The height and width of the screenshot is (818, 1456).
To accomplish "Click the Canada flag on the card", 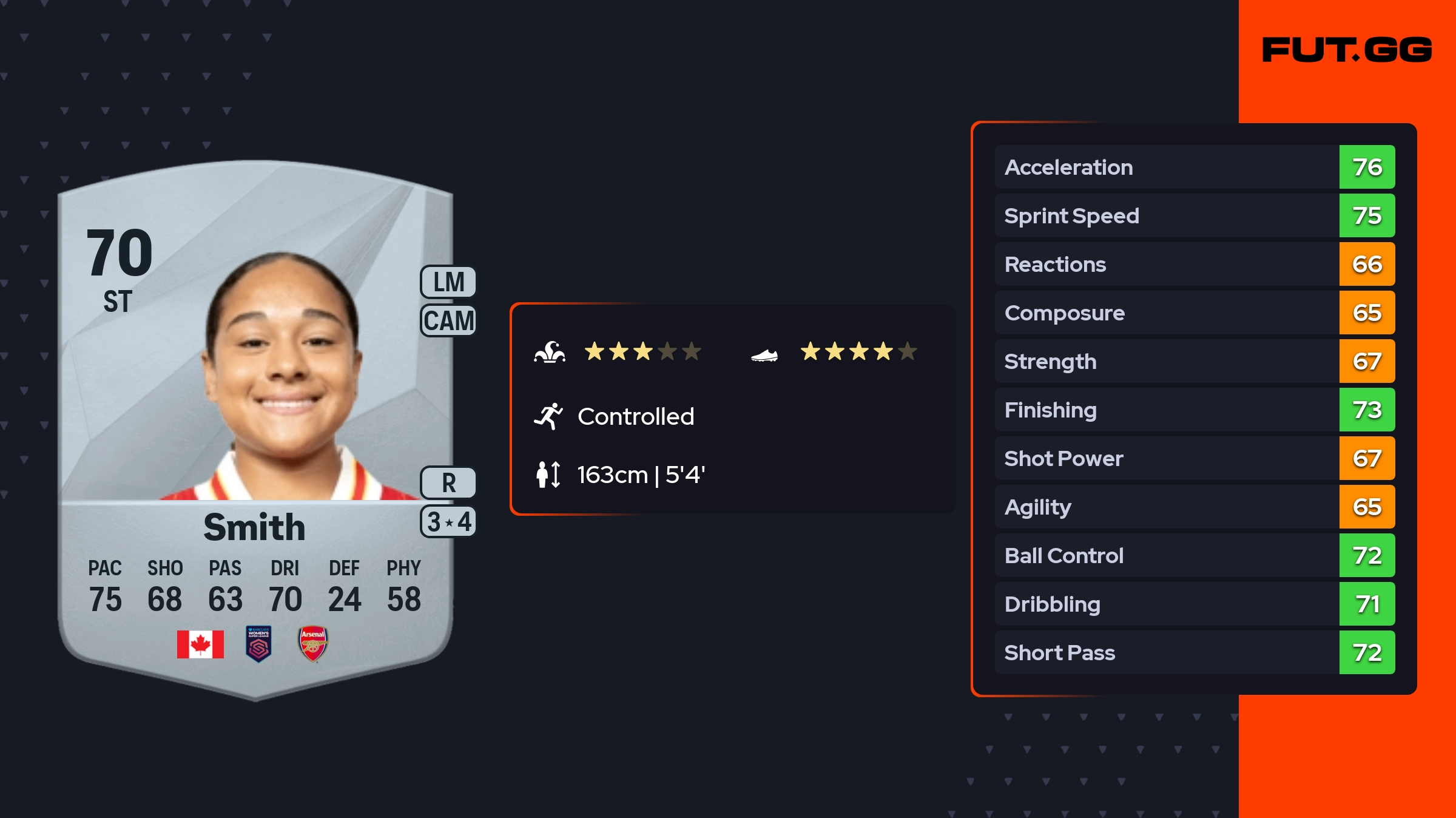I will (x=200, y=644).
